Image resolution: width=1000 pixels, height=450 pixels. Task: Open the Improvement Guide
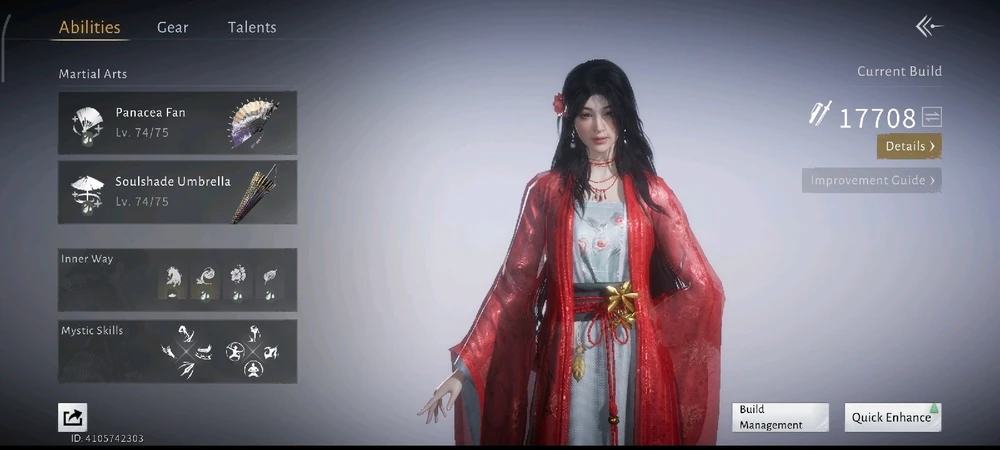coord(872,181)
